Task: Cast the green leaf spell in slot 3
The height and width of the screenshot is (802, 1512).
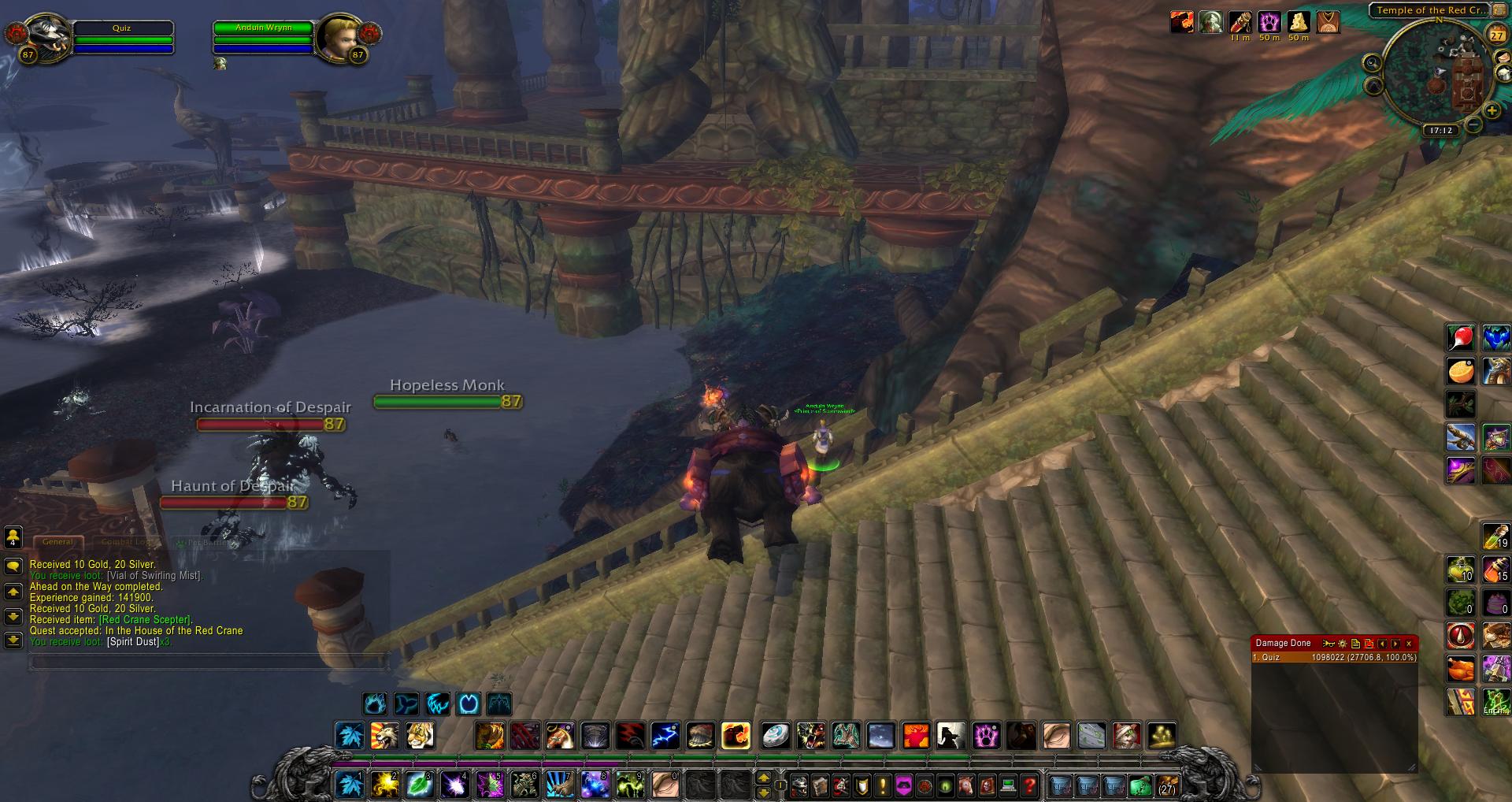Action: coord(418,785)
